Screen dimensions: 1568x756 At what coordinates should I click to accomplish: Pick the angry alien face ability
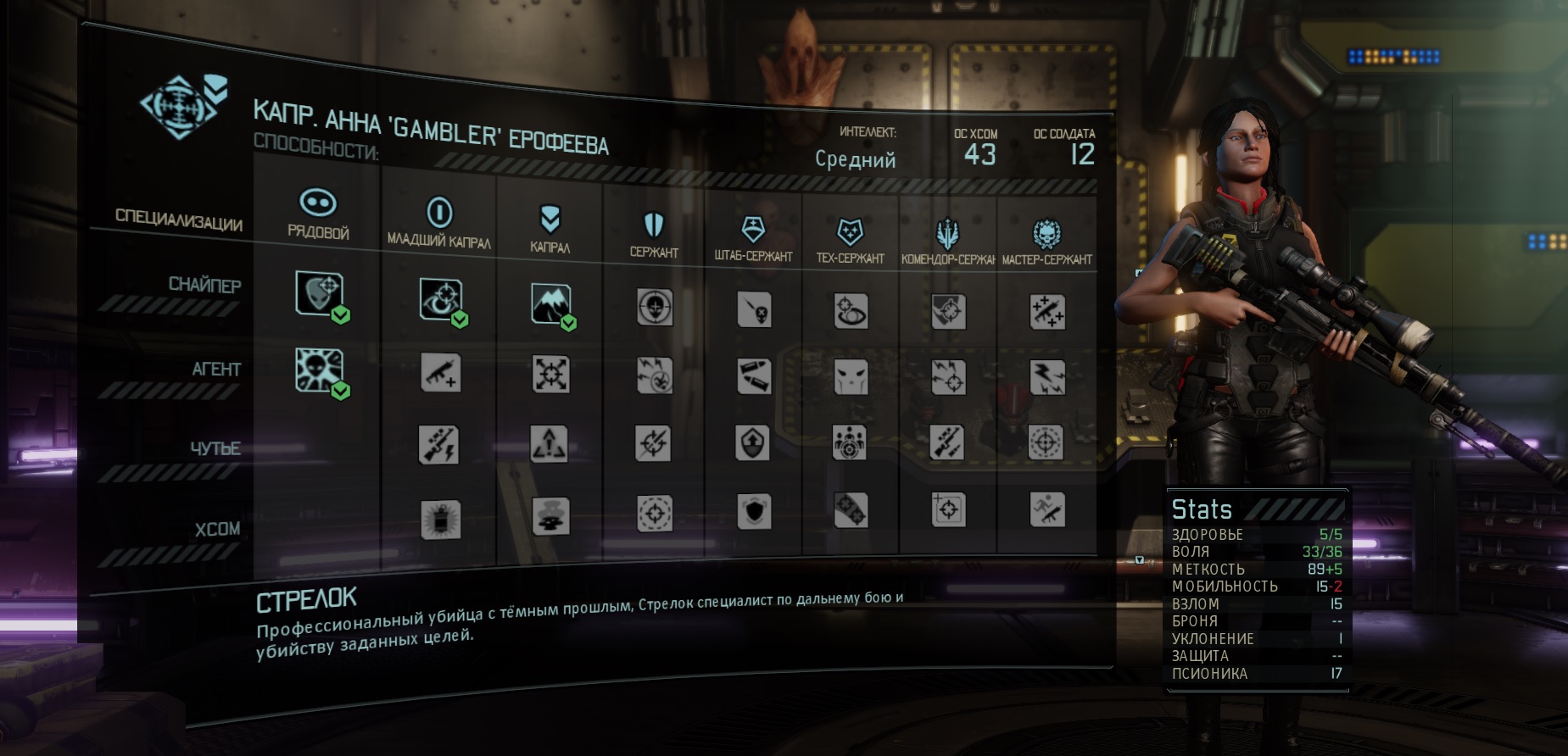[x=851, y=376]
